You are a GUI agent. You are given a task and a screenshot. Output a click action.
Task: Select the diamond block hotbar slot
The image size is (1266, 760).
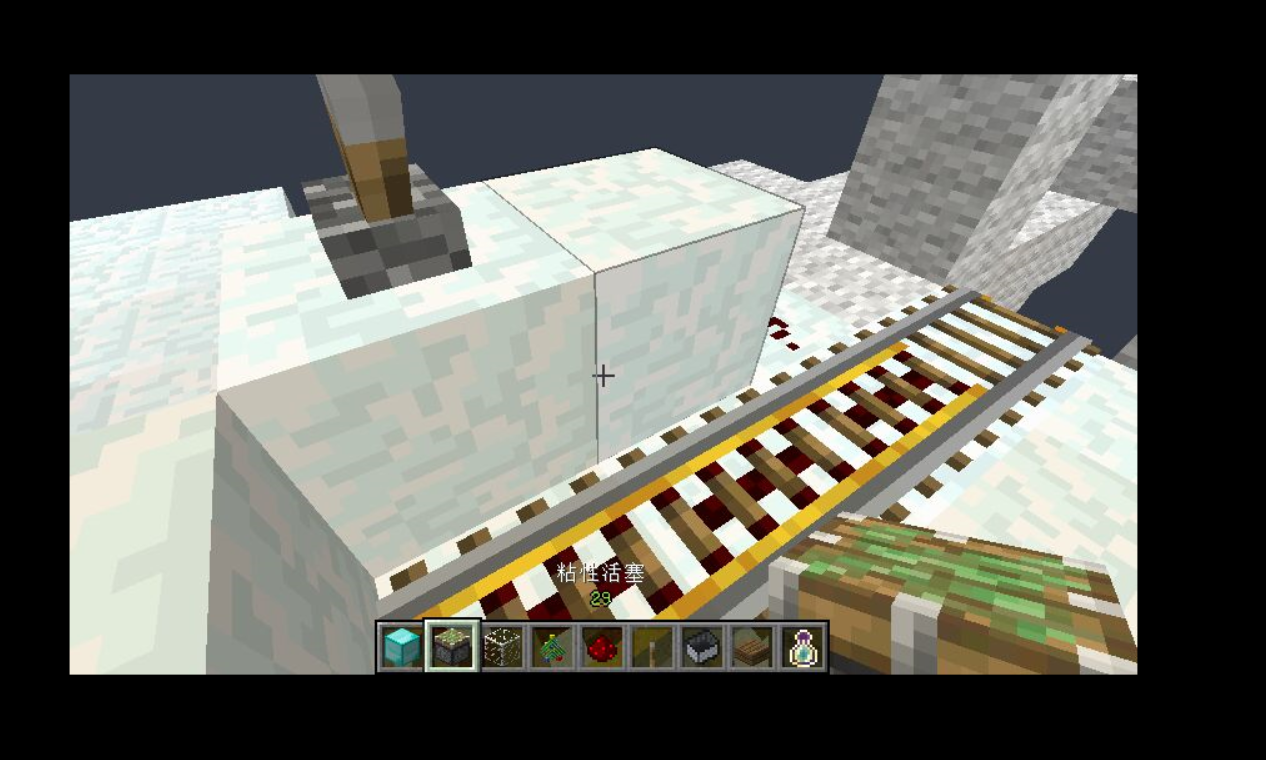tap(401, 647)
